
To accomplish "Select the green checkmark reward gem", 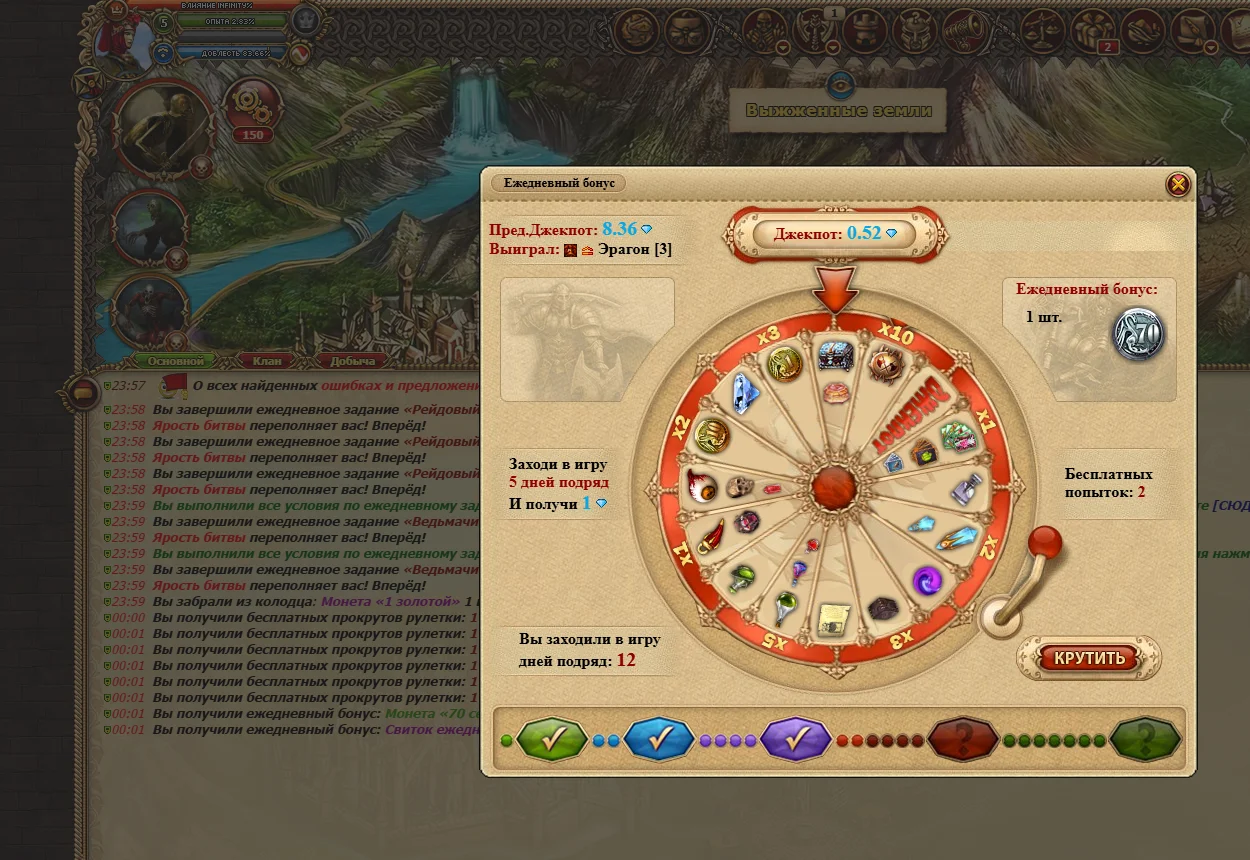I will pyautogui.click(x=552, y=740).
